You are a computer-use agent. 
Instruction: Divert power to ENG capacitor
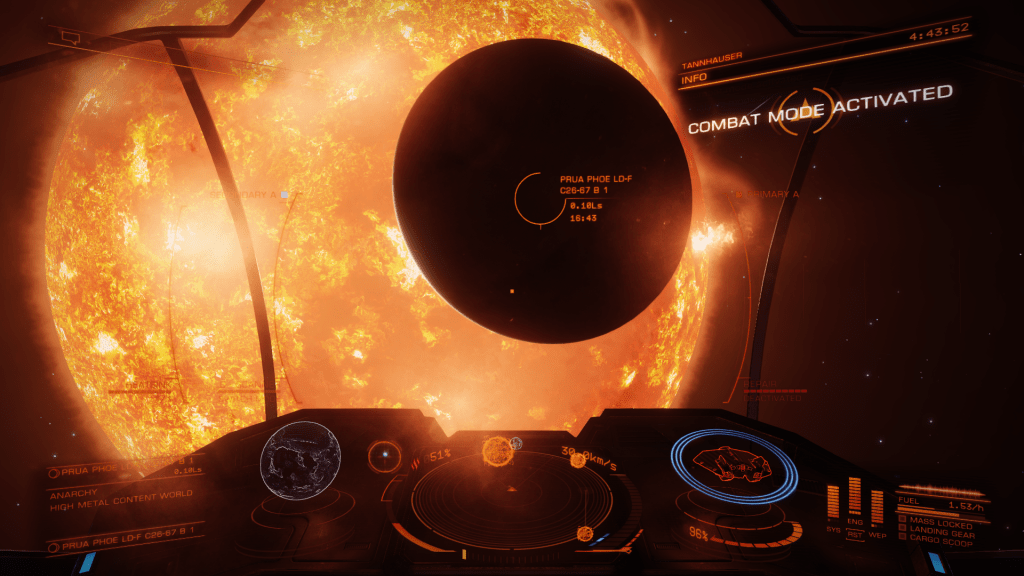click(855, 496)
